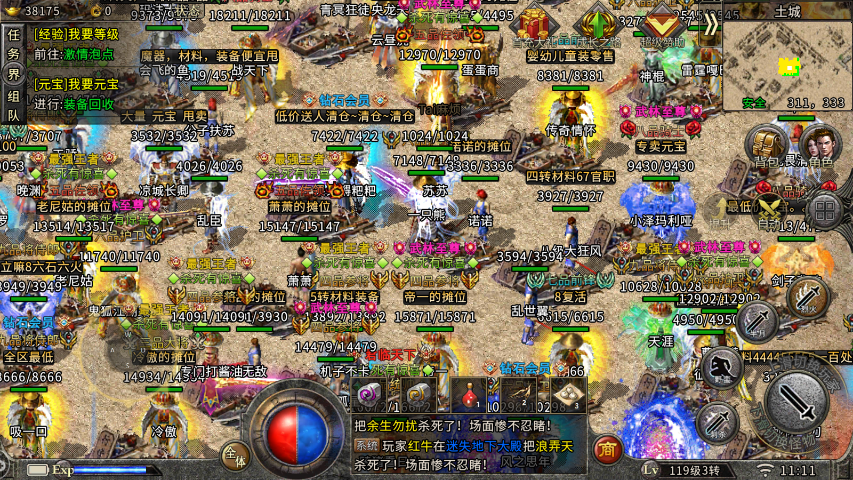This screenshot has width=853, height=480.
Task: Use the red potion hotbar slot
Action: 467,395
